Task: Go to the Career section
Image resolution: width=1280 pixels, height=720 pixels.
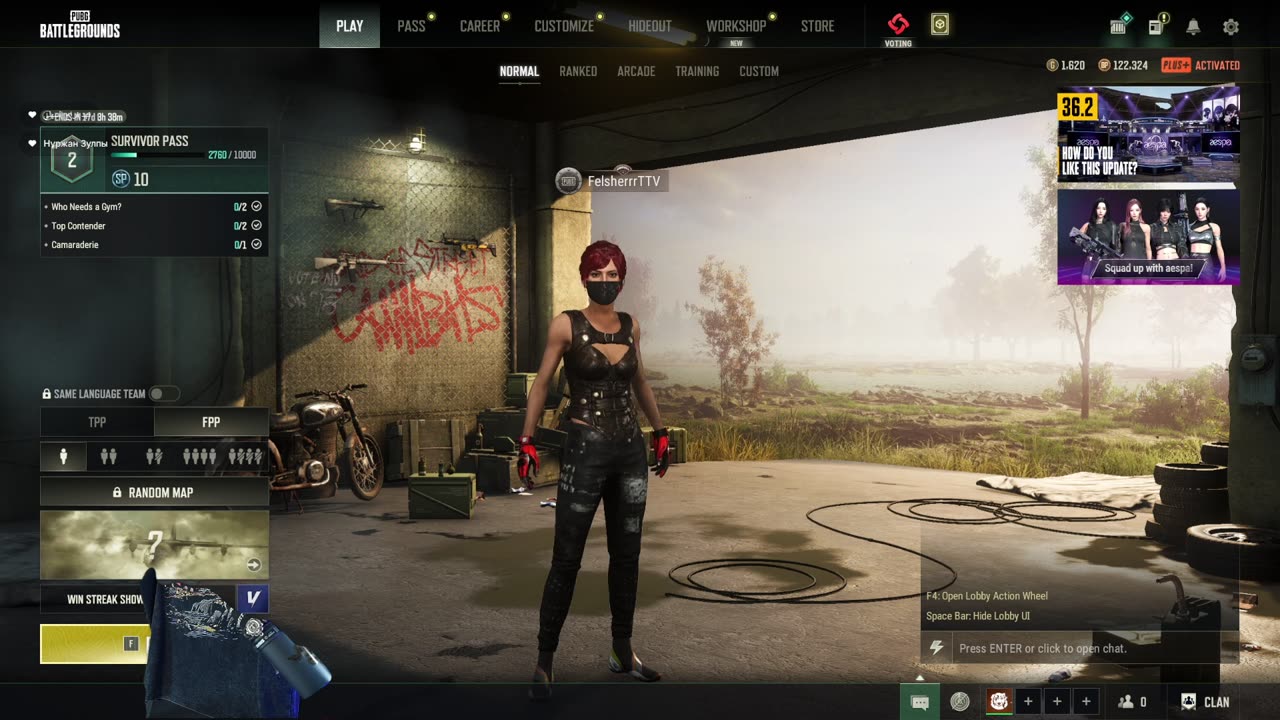Action: click(x=479, y=26)
